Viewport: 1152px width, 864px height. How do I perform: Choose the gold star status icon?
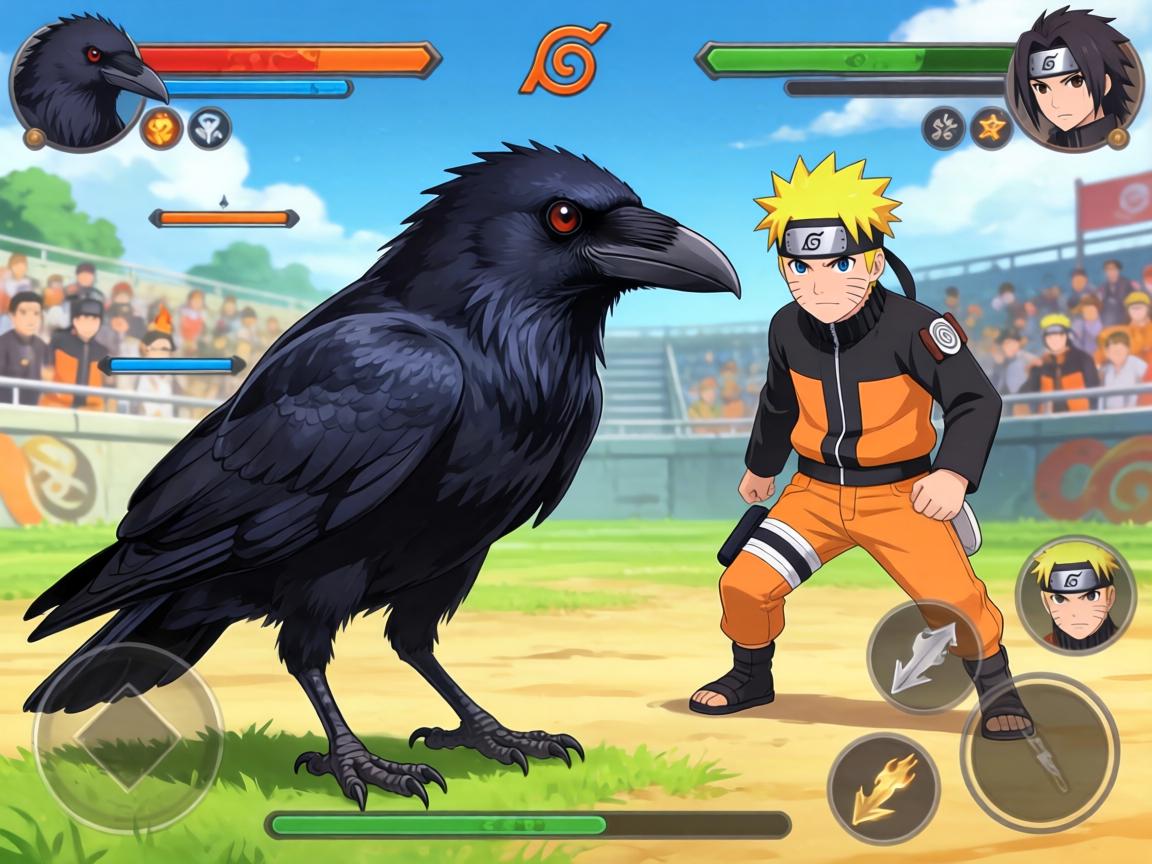(992, 128)
